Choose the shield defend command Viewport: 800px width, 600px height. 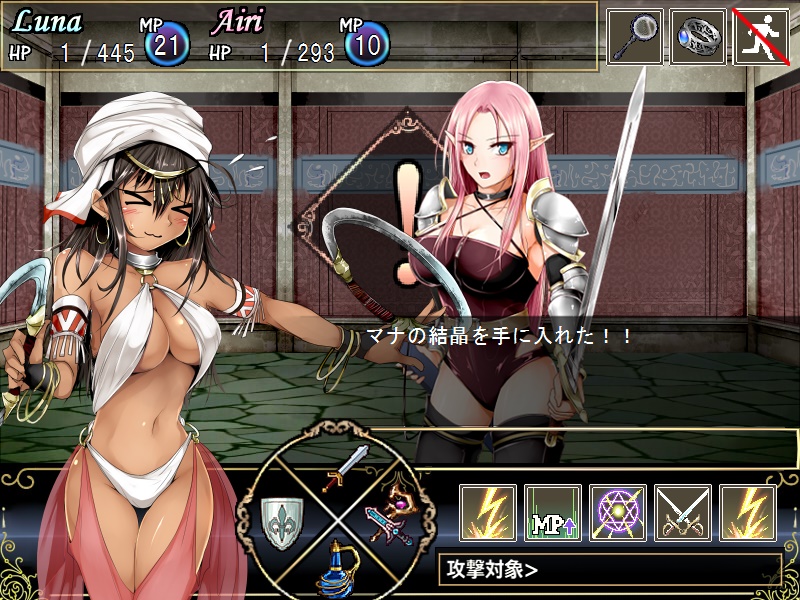tap(281, 522)
